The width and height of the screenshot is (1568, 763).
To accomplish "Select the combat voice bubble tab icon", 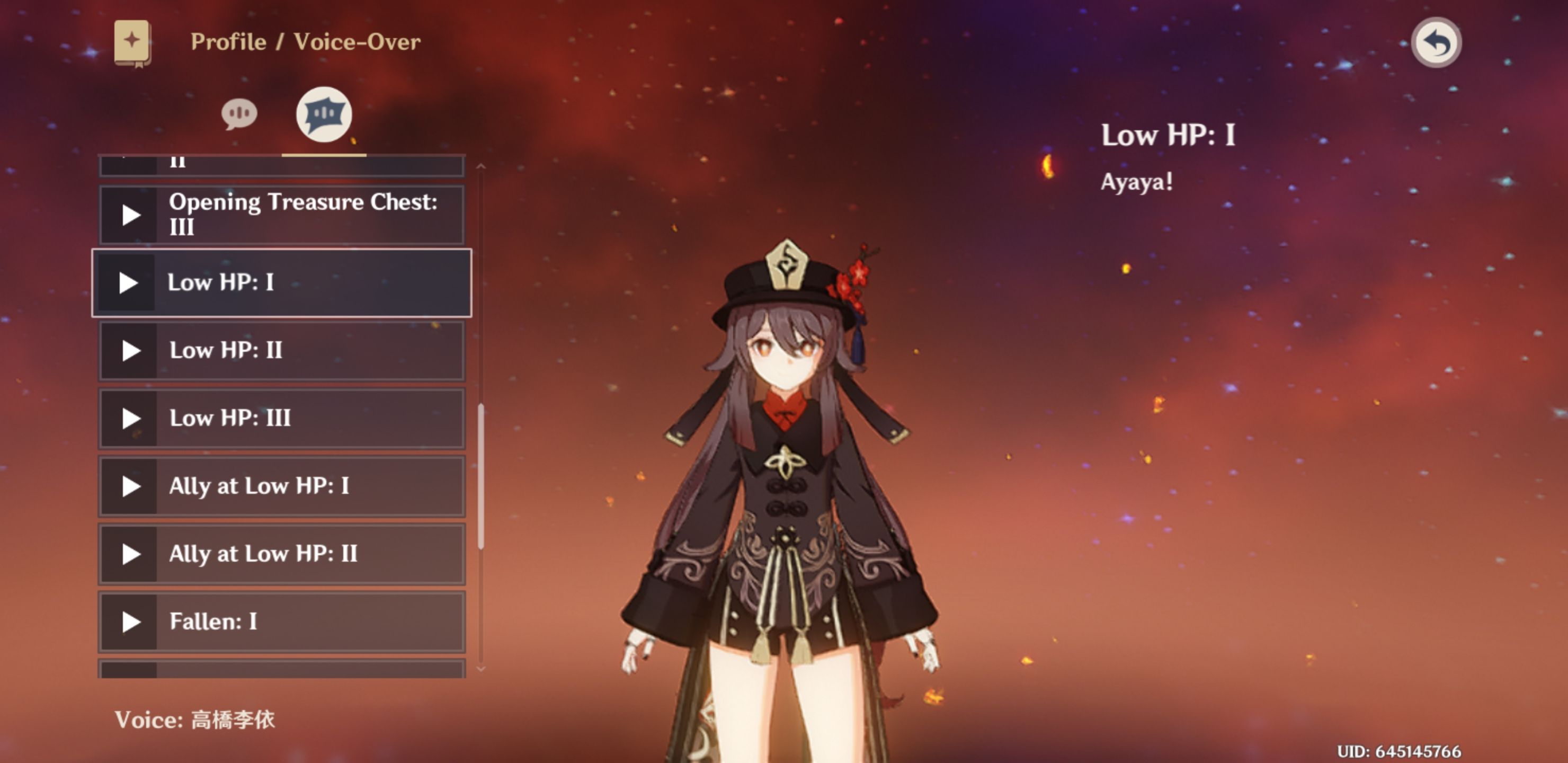I will [324, 113].
